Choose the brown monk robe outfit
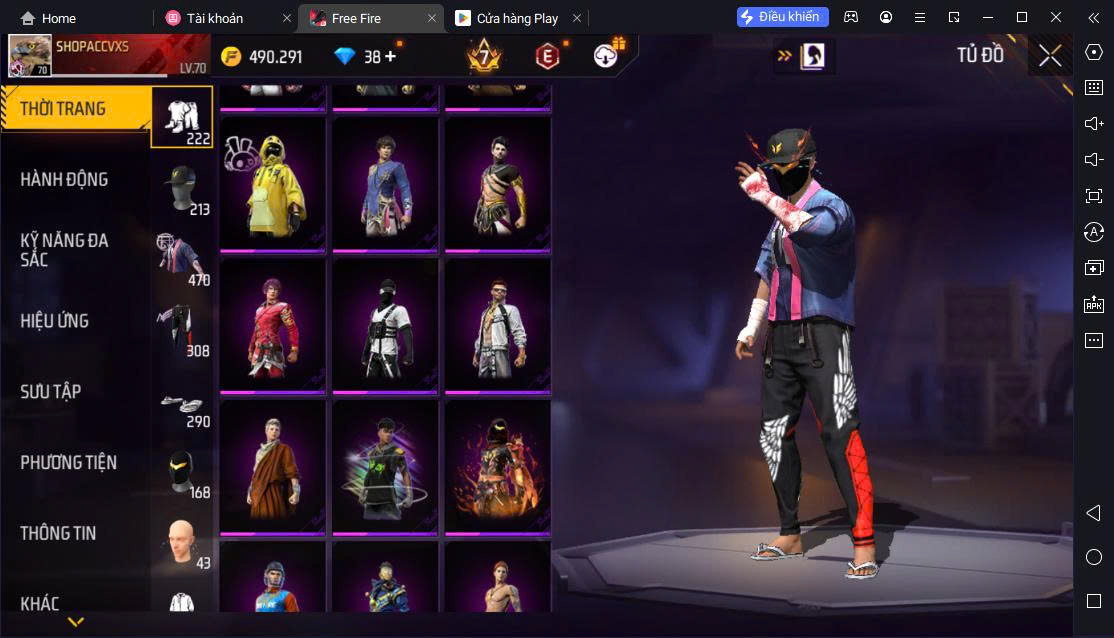This screenshot has height=638, width=1114. pyautogui.click(x=272, y=468)
